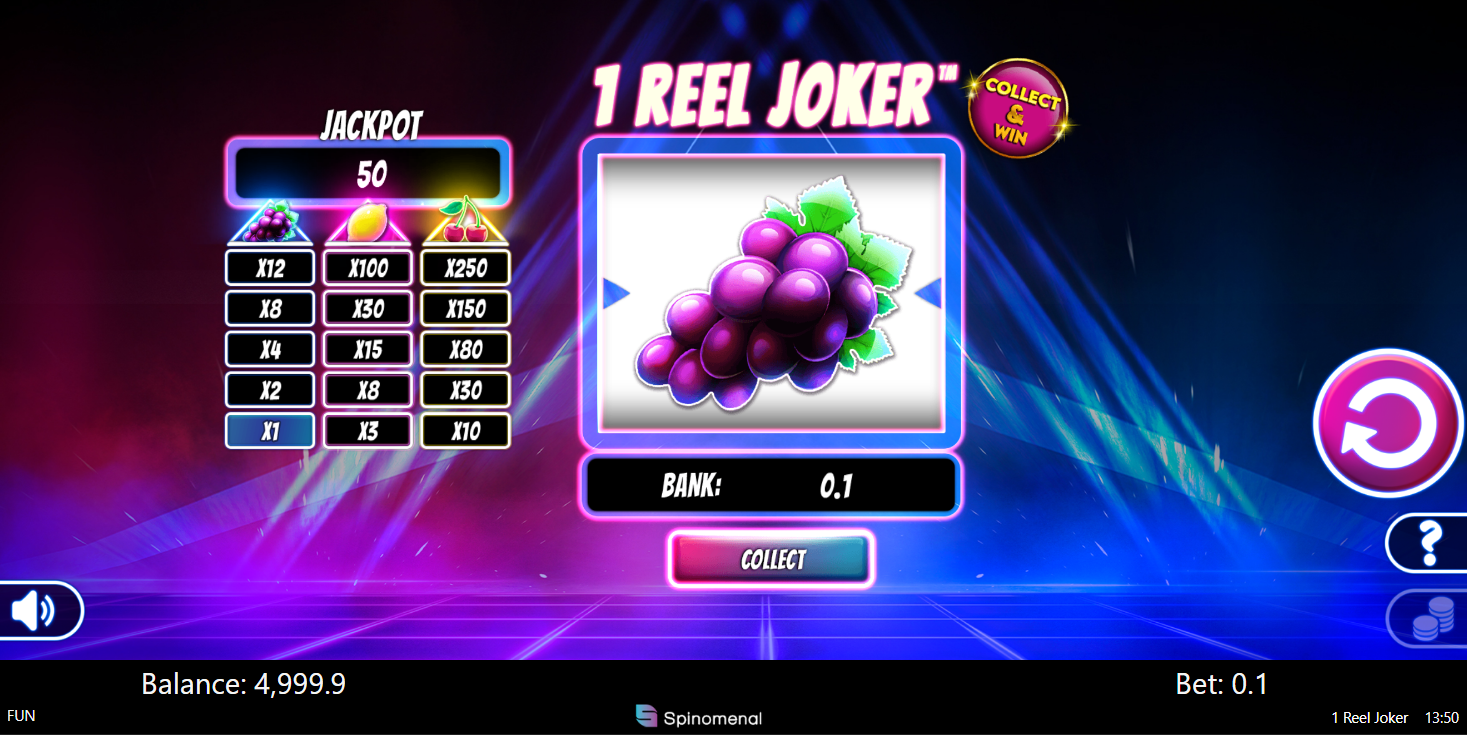Click the lemon jackpot symbol icon
This screenshot has height=735, width=1467.
[x=367, y=221]
